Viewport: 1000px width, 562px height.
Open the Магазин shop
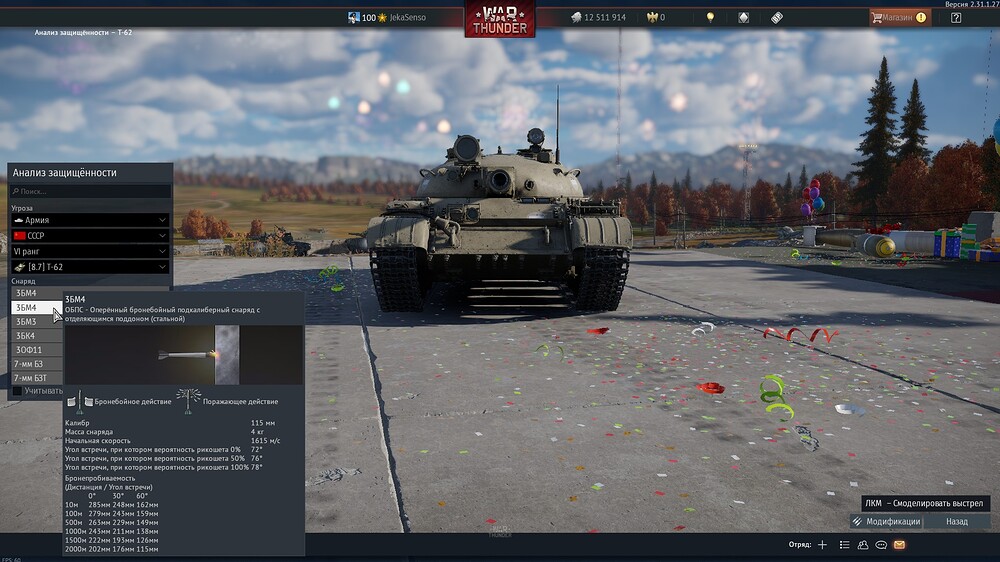899,17
